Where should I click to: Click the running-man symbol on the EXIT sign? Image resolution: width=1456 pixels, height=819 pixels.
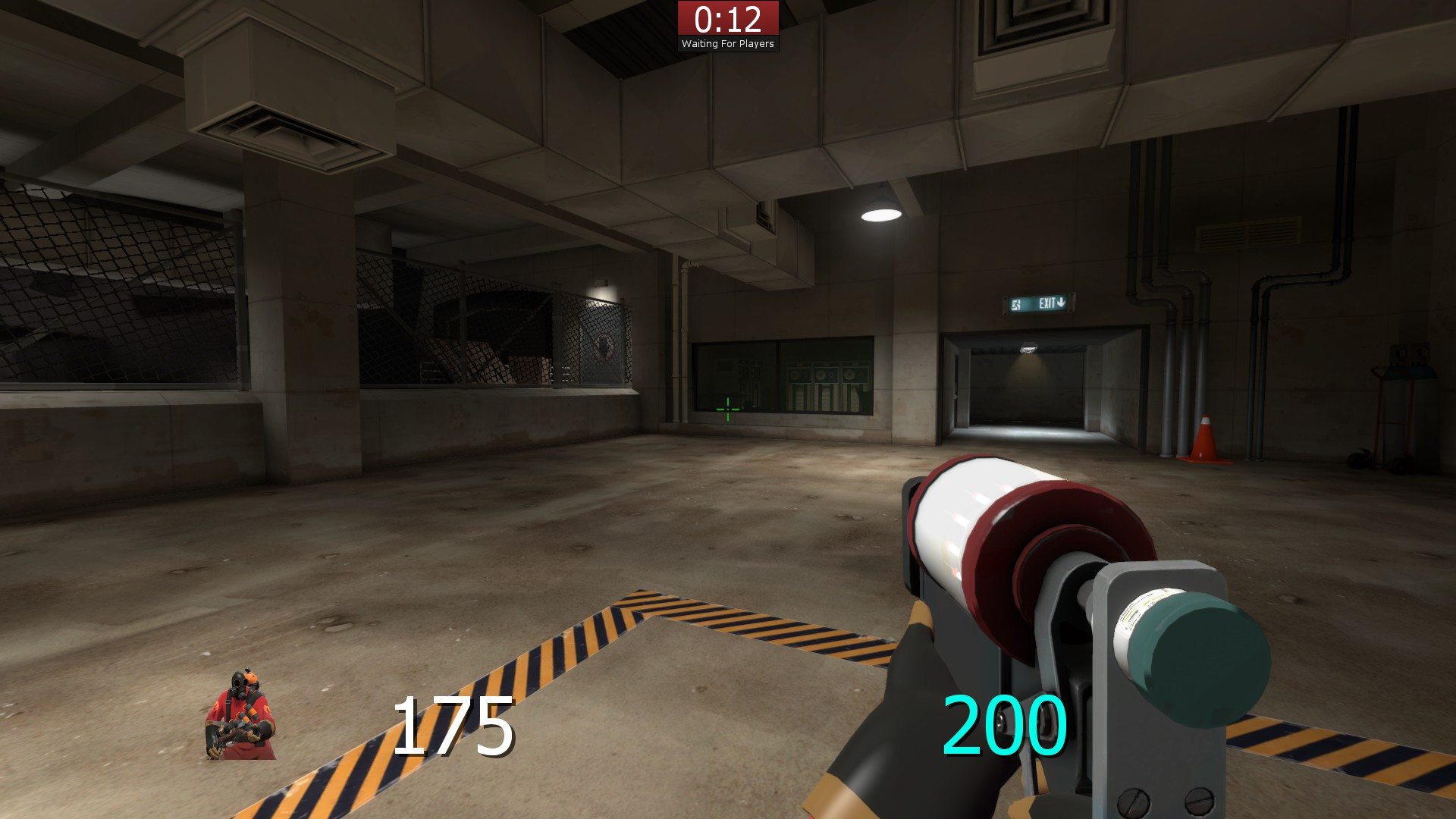click(x=1015, y=305)
